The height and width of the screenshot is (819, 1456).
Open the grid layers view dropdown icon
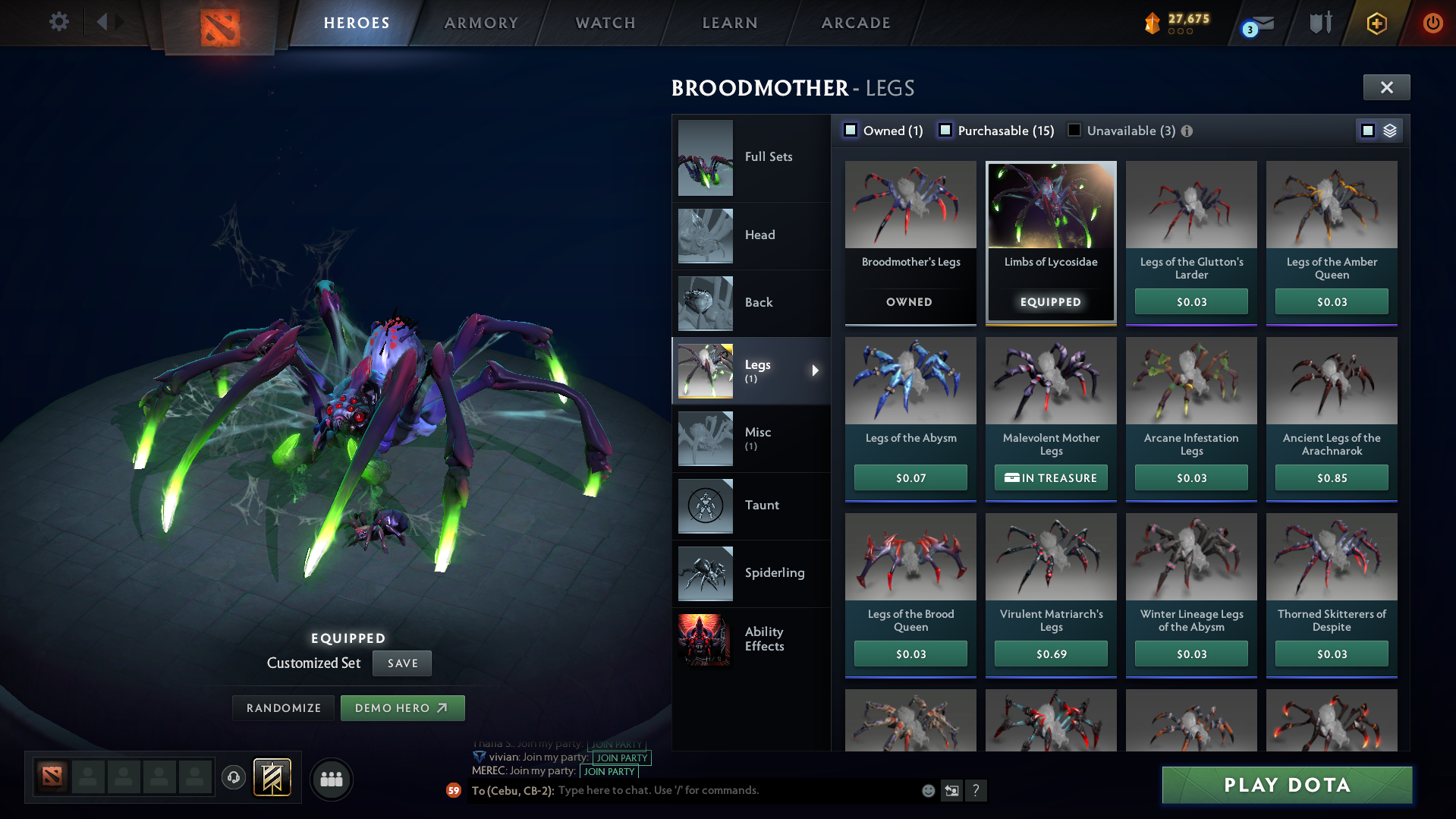[1389, 130]
